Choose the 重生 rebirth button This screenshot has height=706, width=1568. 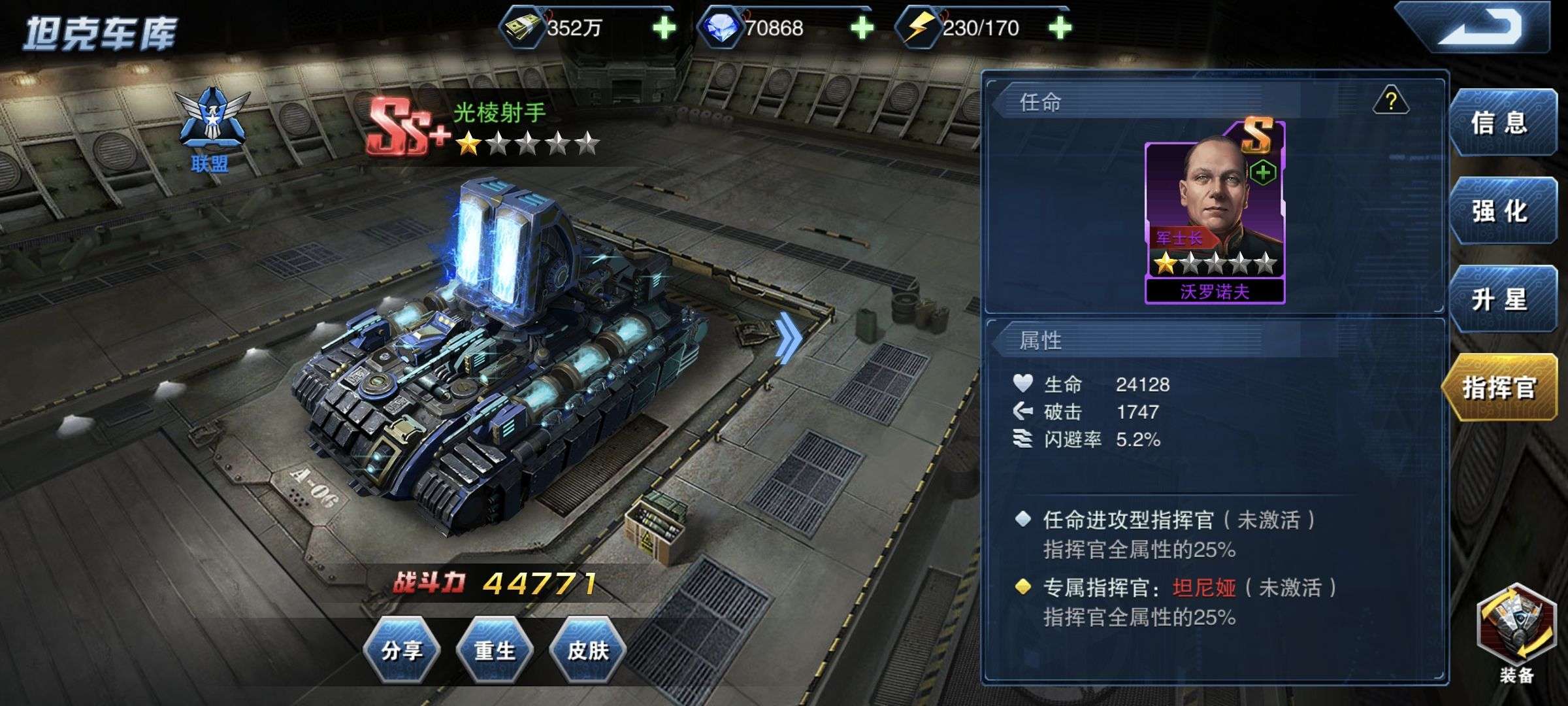(x=495, y=650)
